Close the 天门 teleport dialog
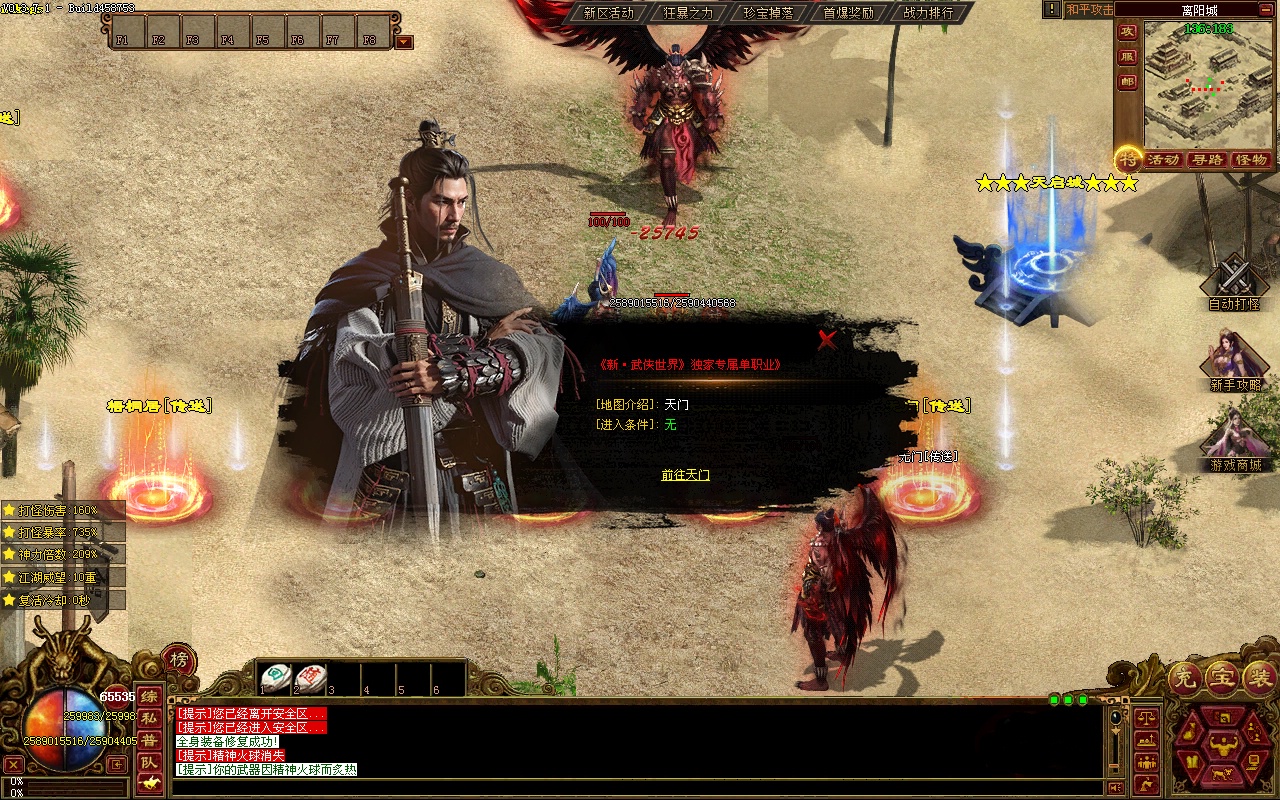This screenshot has height=800, width=1280. pos(826,340)
